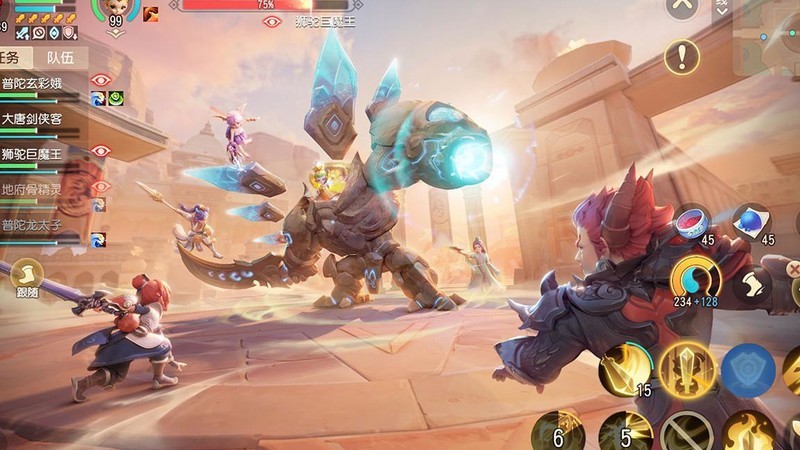Screen dimensions: 800x450
Task: Activate the glowing golden sword skill
Action: (x=686, y=369)
